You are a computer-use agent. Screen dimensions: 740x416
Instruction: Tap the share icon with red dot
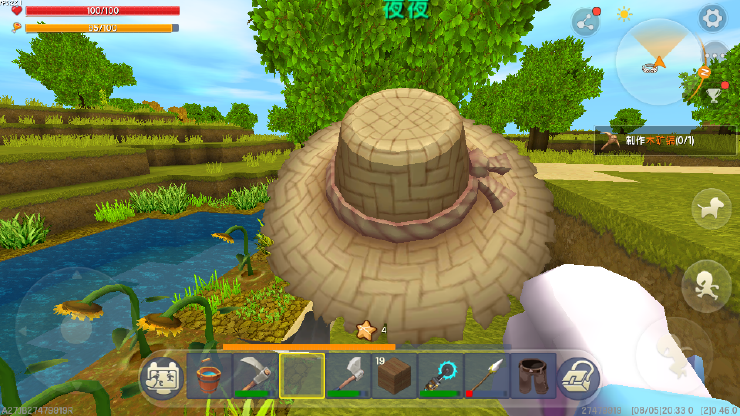pyautogui.click(x=586, y=22)
